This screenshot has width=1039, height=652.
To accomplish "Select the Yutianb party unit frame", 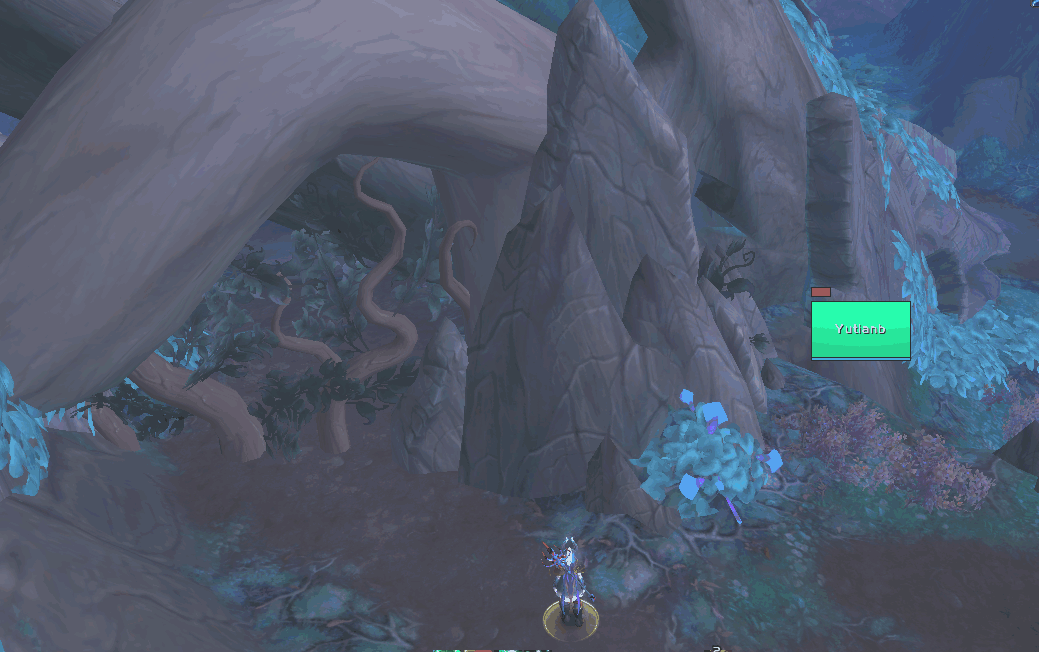I will pyautogui.click(x=860, y=329).
